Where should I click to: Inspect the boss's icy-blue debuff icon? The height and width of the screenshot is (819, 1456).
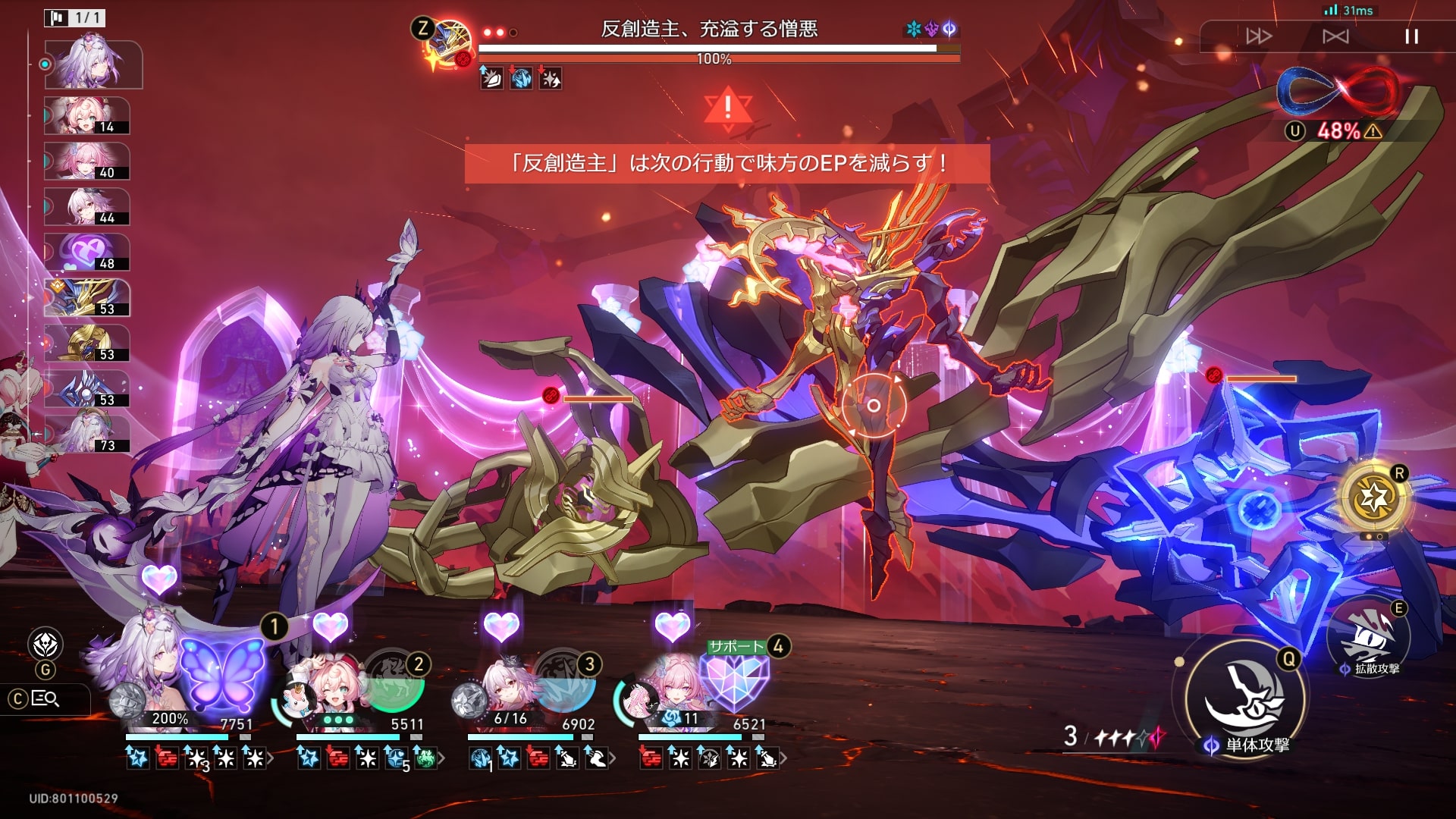521,78
